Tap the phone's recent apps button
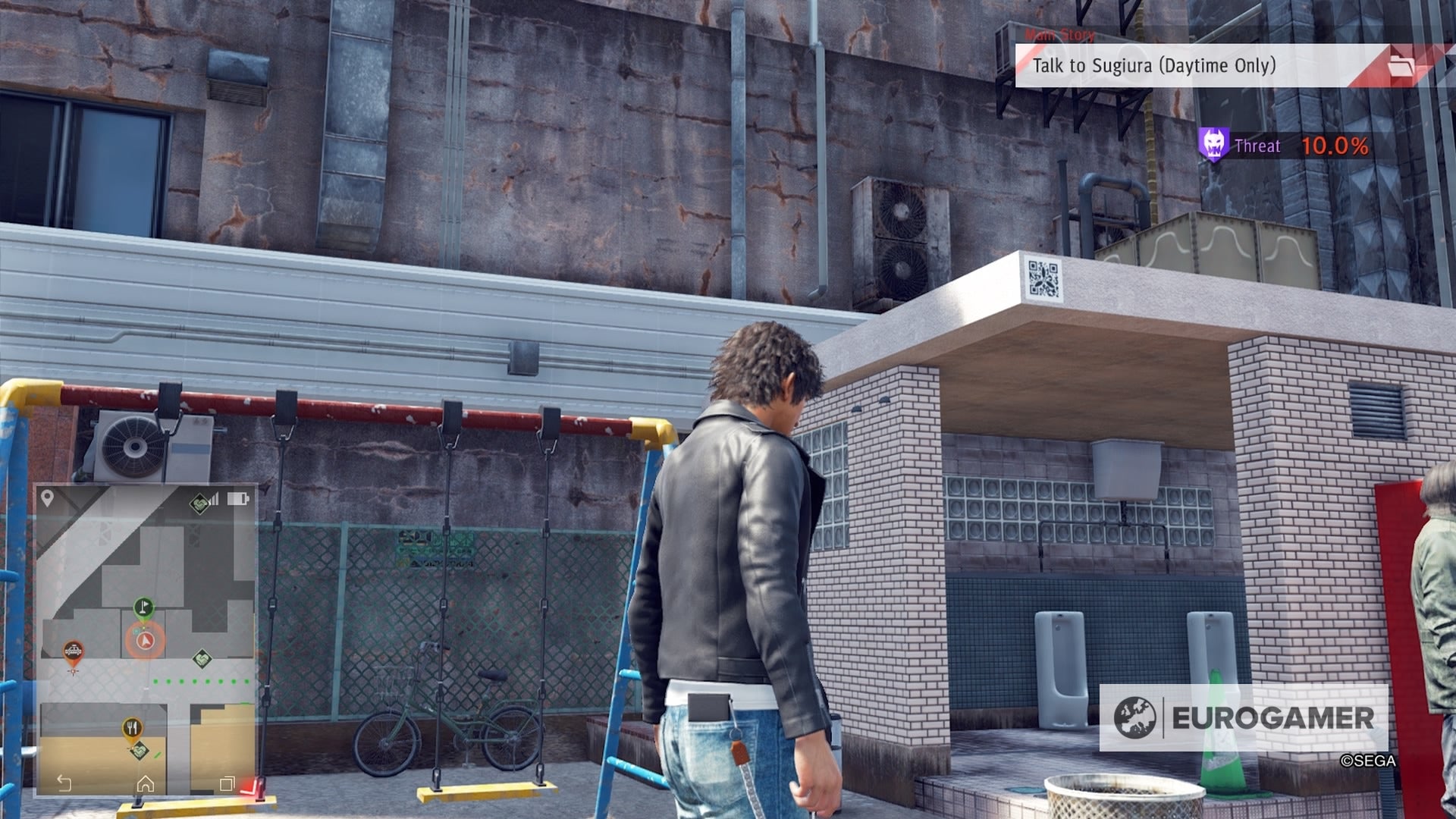Image resolution: width=1456 pixels, height=819 pixels. (x=226, y=783)
